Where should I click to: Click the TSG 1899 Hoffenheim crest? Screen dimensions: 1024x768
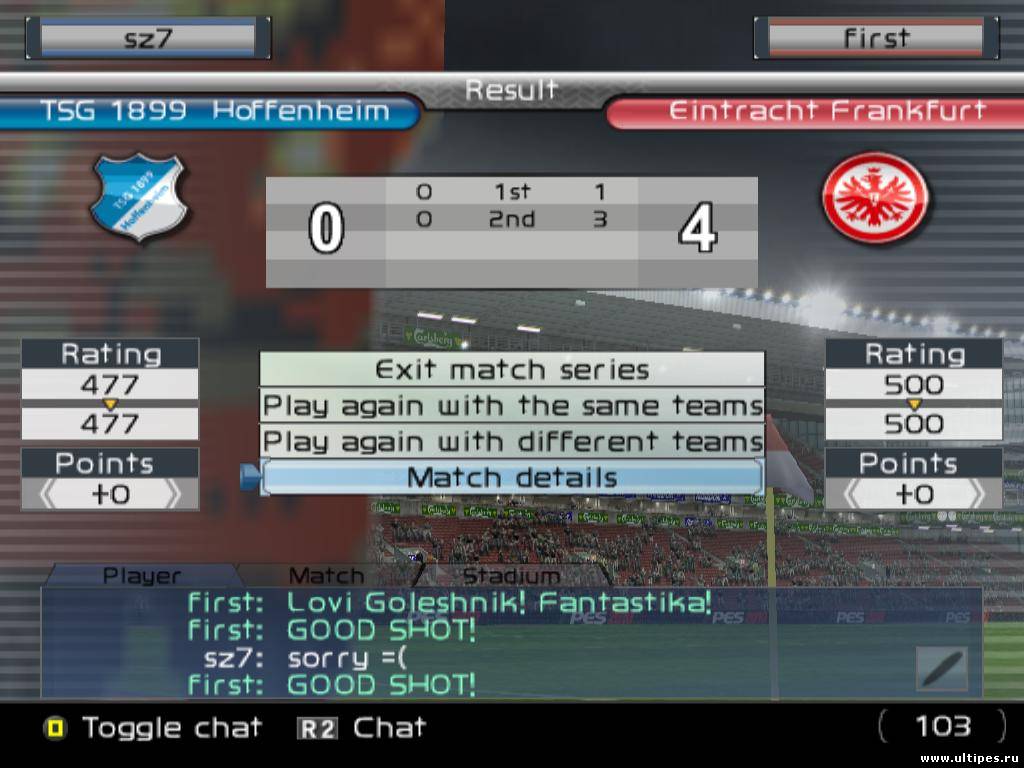point(138,197)
